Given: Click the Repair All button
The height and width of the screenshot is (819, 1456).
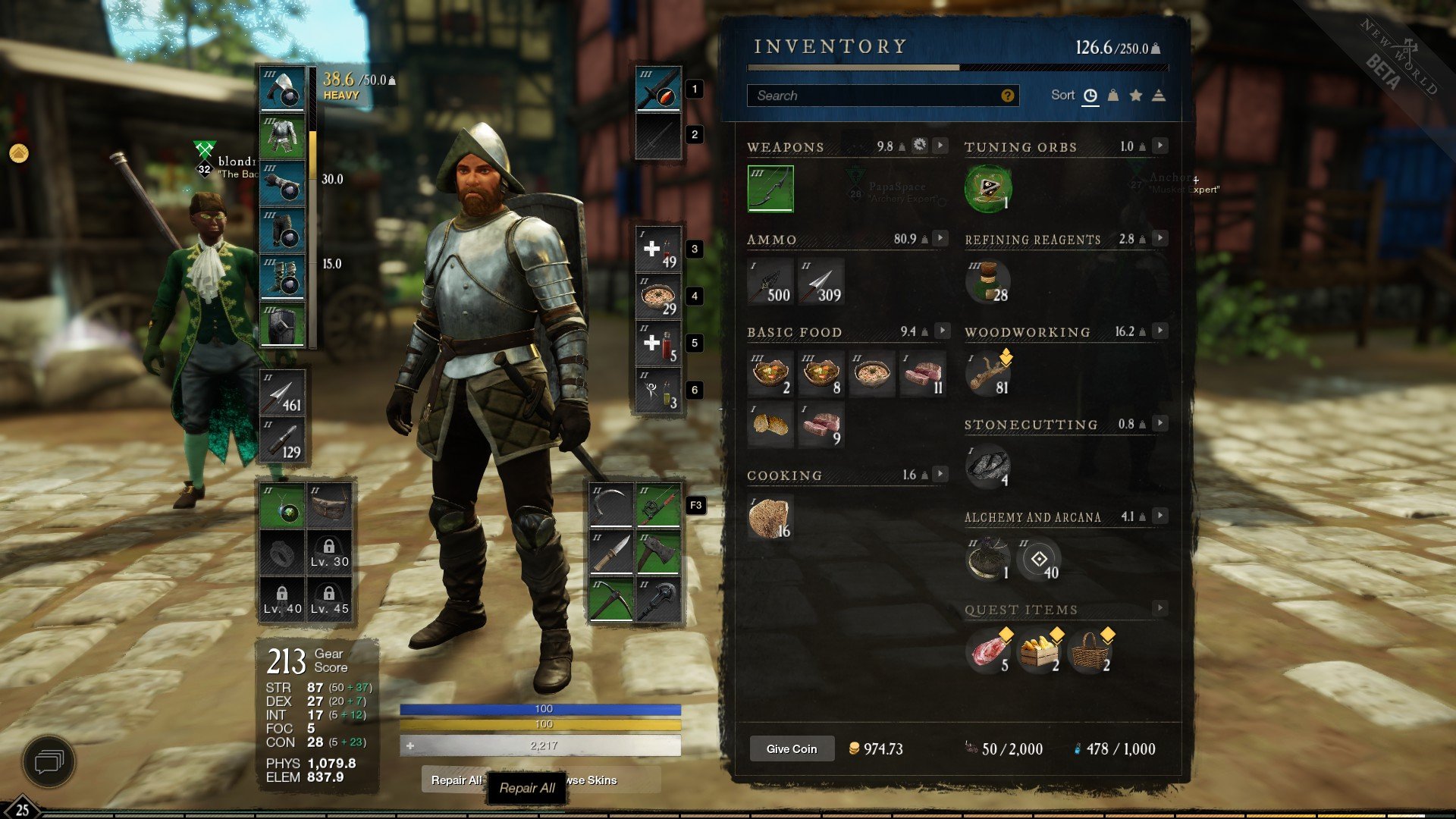Looking at the screenshot, I should click(x=528, y=788).
